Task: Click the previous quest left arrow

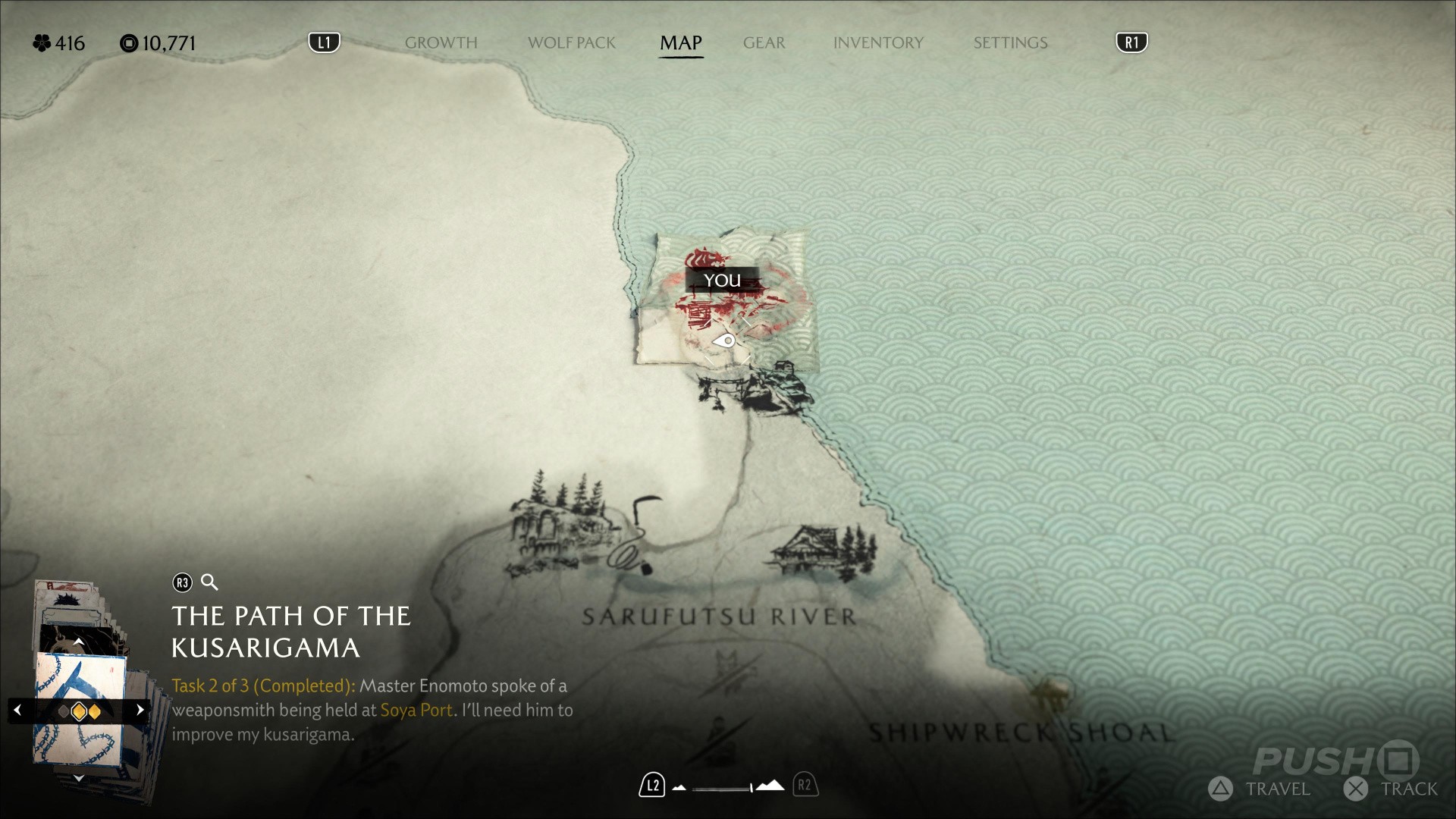Action: tap(18, 711)
